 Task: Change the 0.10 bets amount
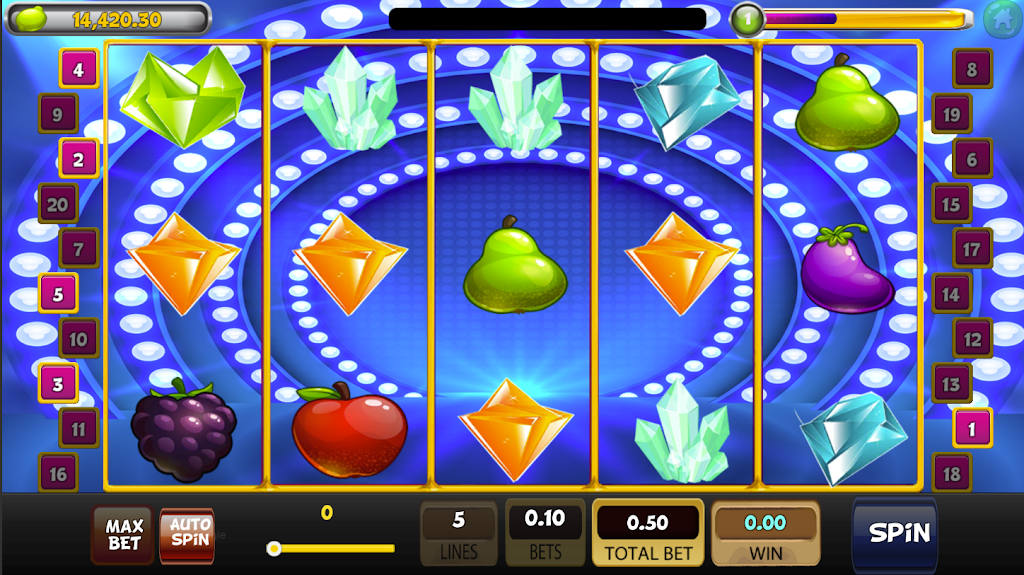tap(545, 531)
